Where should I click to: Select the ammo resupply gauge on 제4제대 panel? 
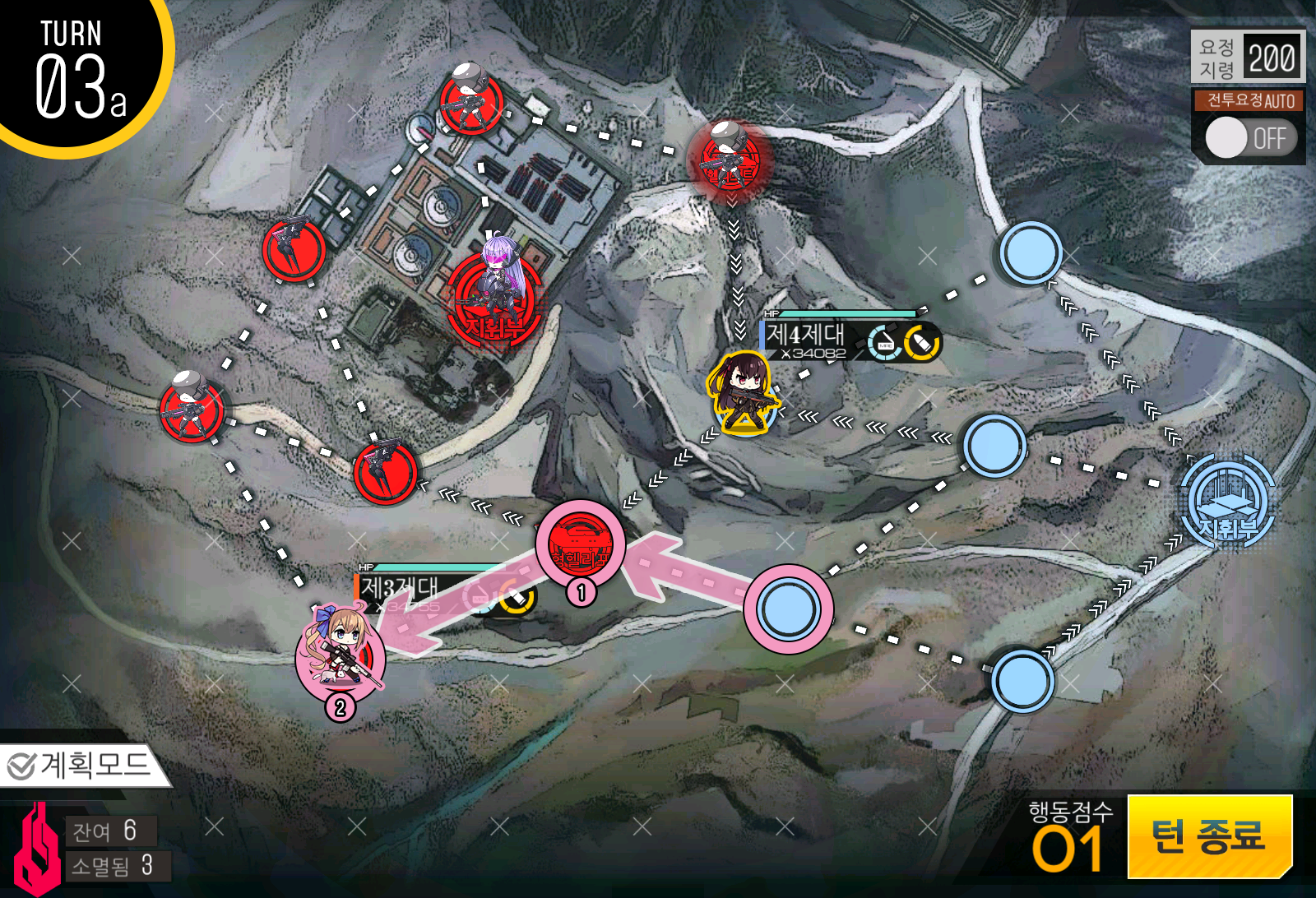coord(919,344)
